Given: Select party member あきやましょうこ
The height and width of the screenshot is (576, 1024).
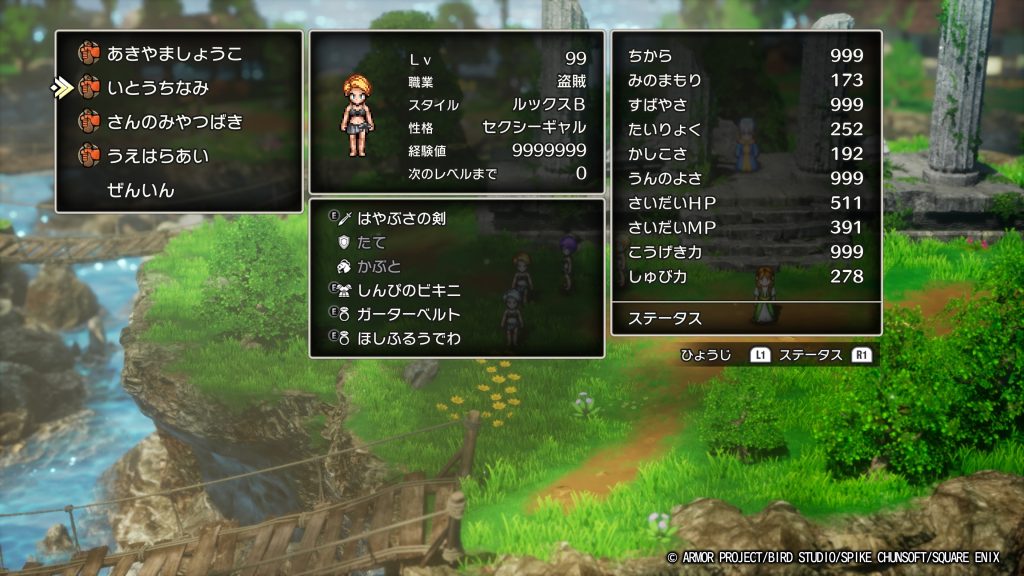Looking at the screenshot, I should [x=174, y=54].
